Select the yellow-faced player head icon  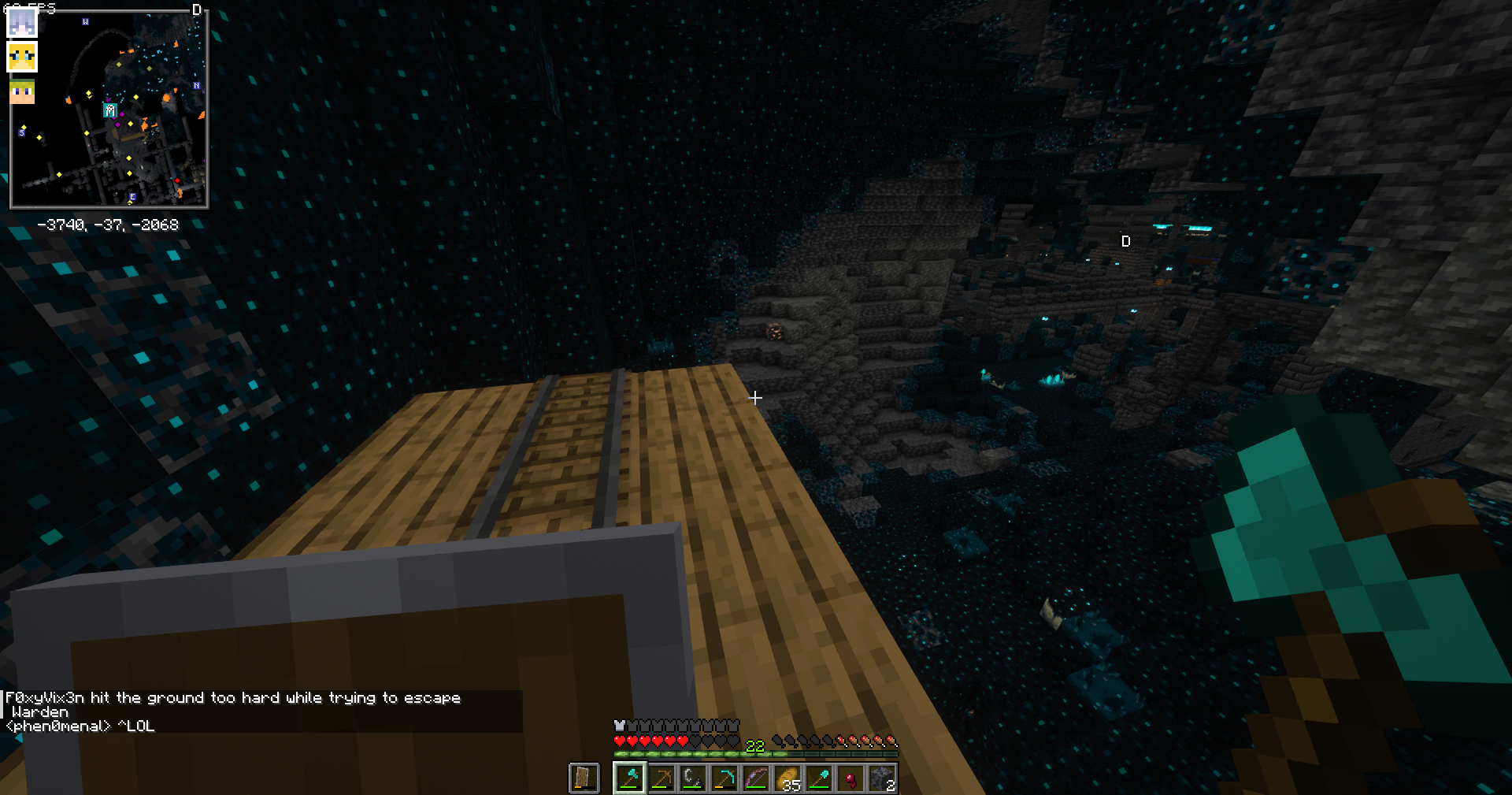tap(22, 57)
